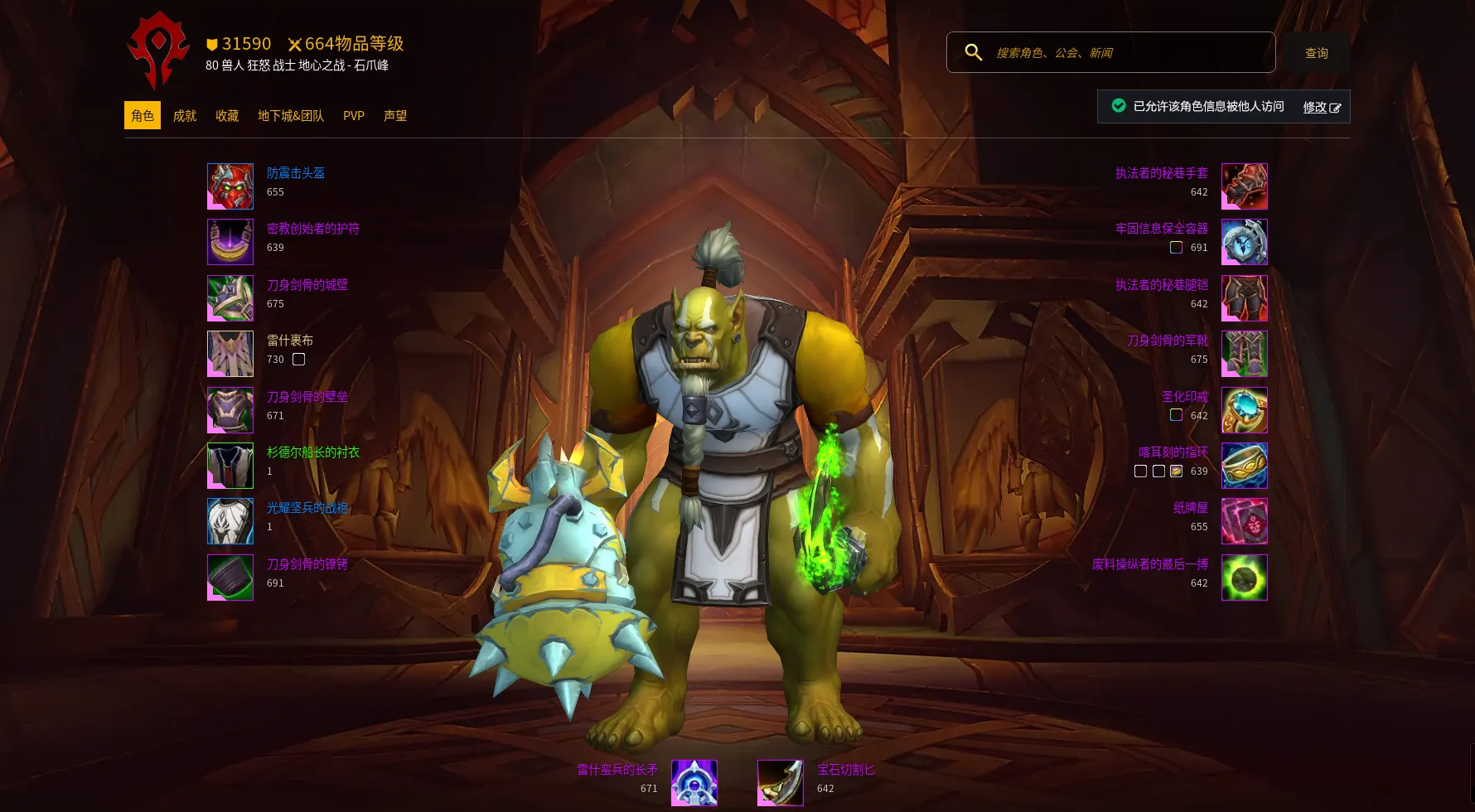
Task: Select the 地下城&团队 tab
Action: [291, 116]
